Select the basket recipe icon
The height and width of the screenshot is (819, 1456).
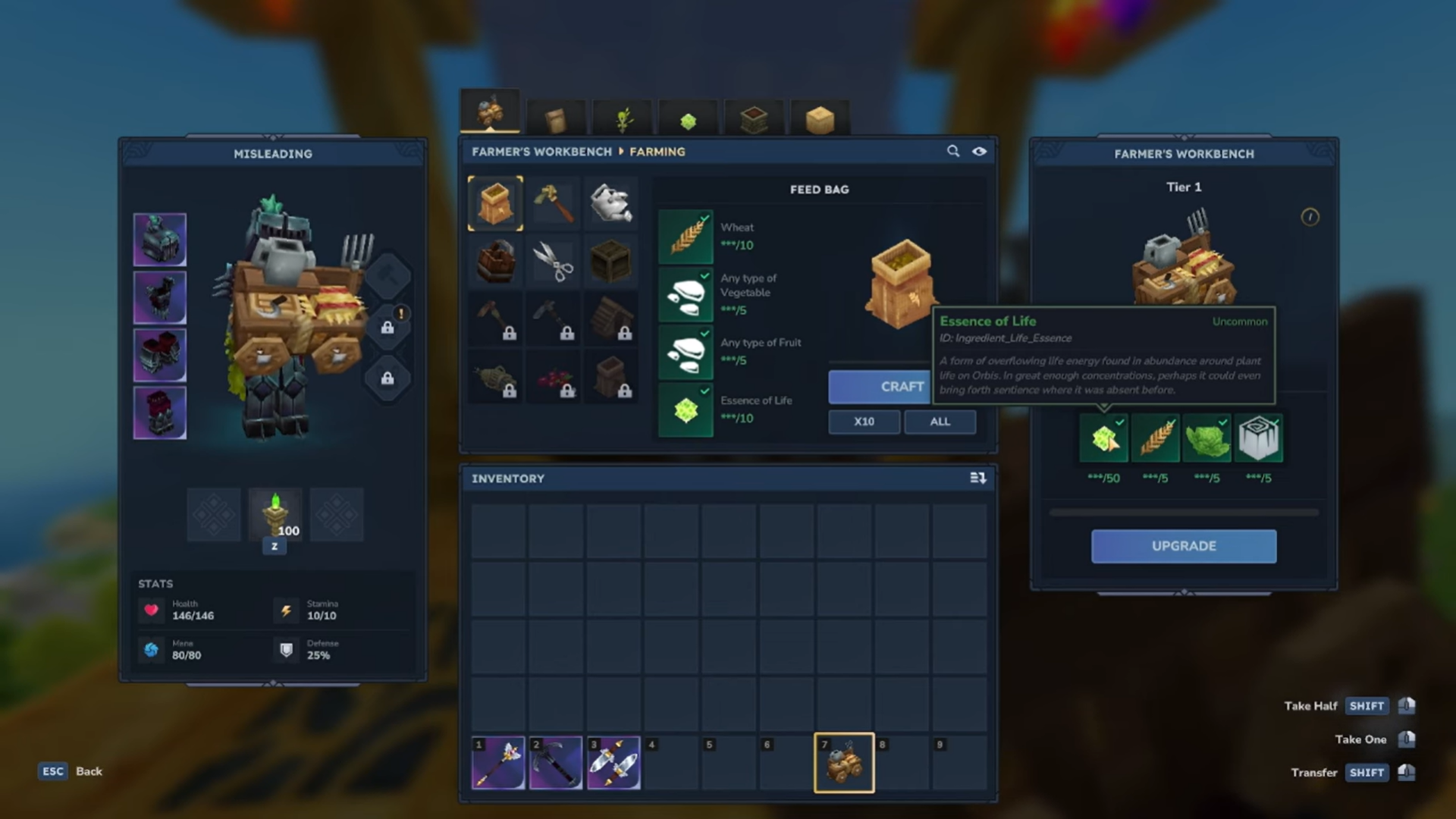click(x=495, y=260)
